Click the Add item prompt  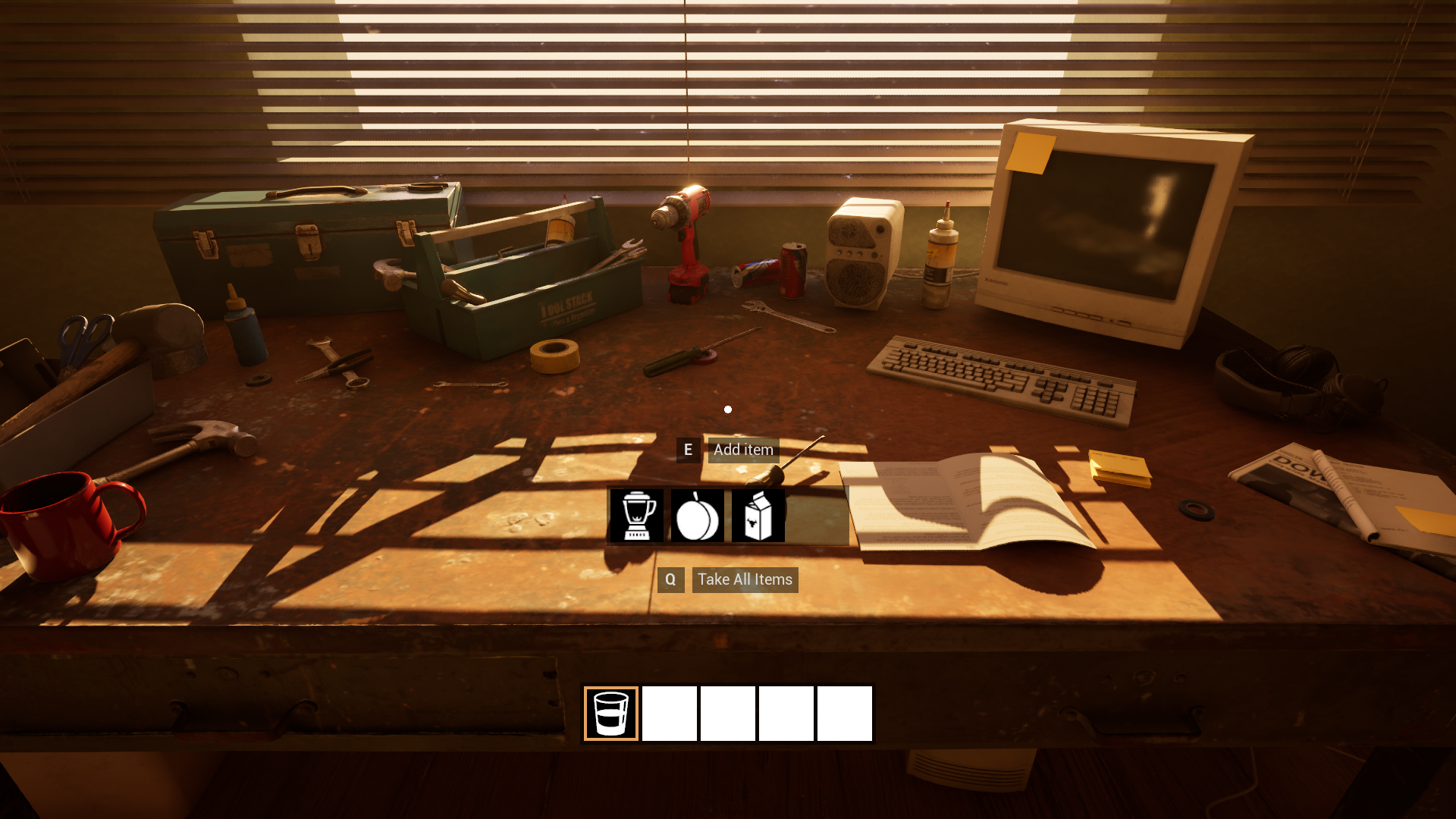[x=743, y=450]
